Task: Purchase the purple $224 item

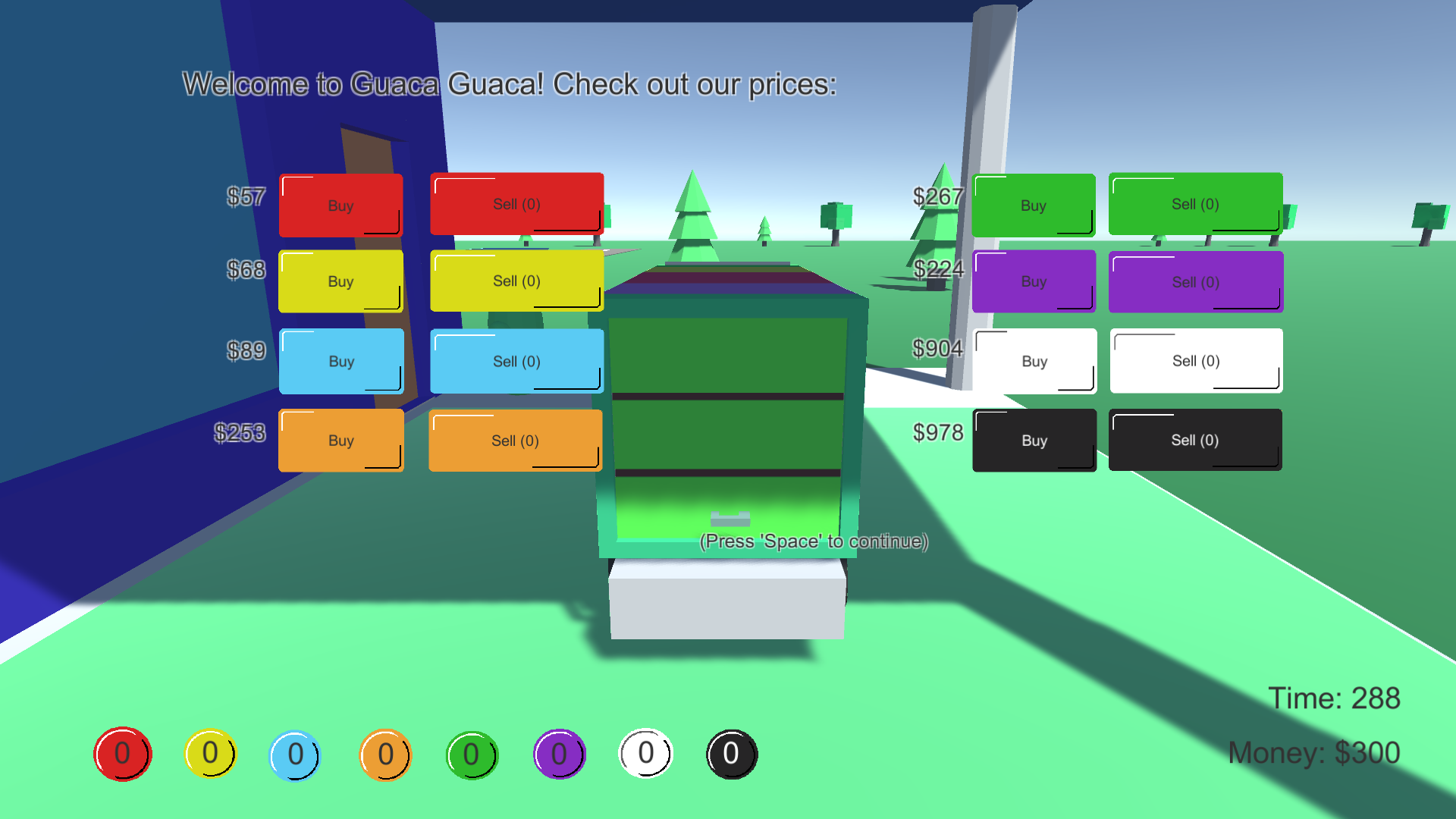Action: point(1033,281)
